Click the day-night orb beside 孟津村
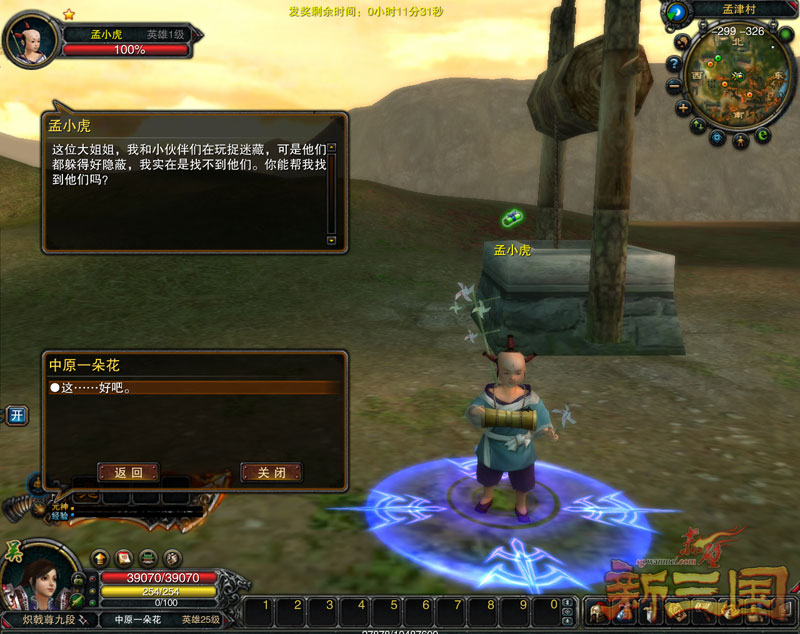 pyautogui.click(x=677, y=12)
